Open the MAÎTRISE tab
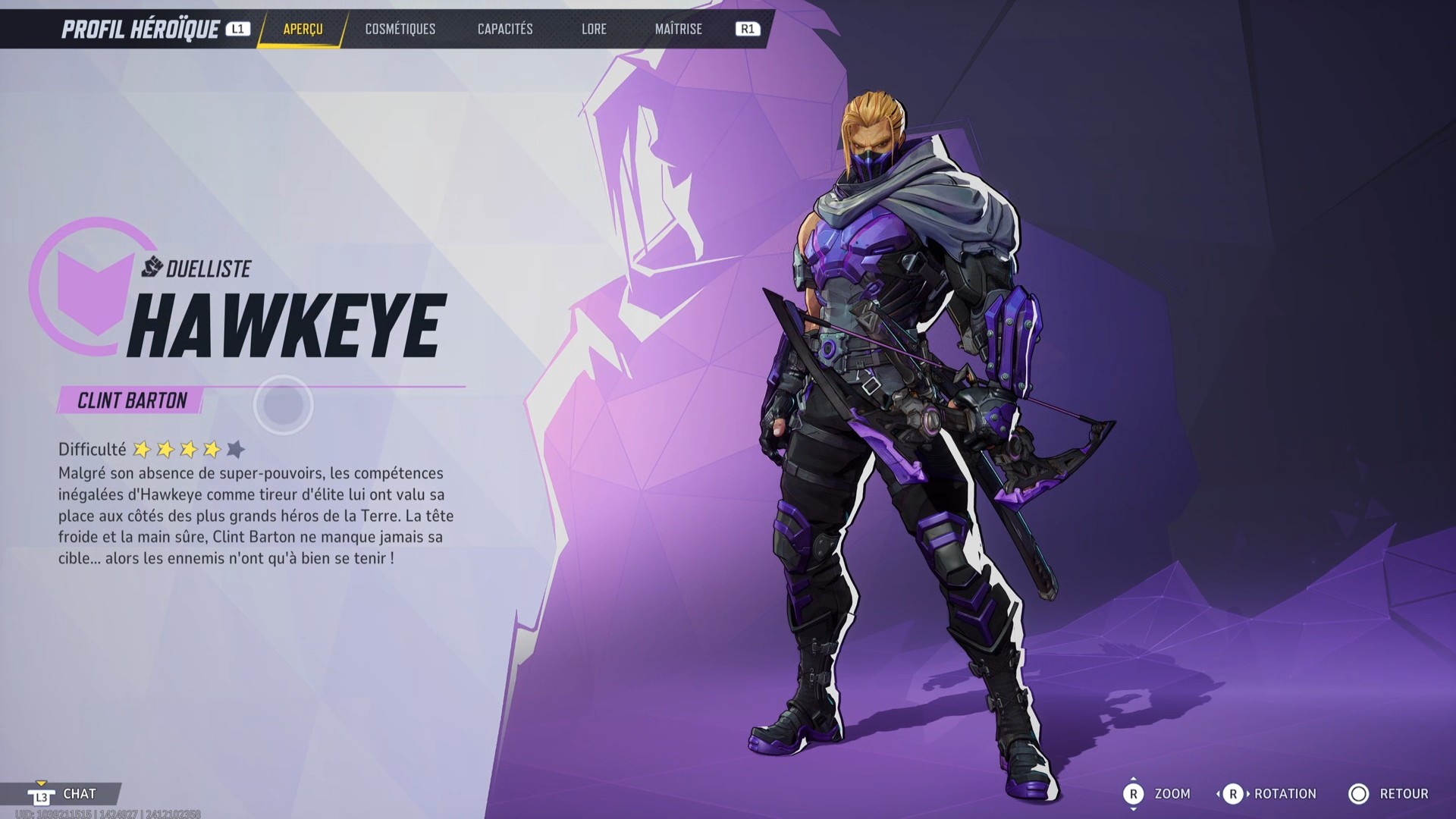 [678, 30]
